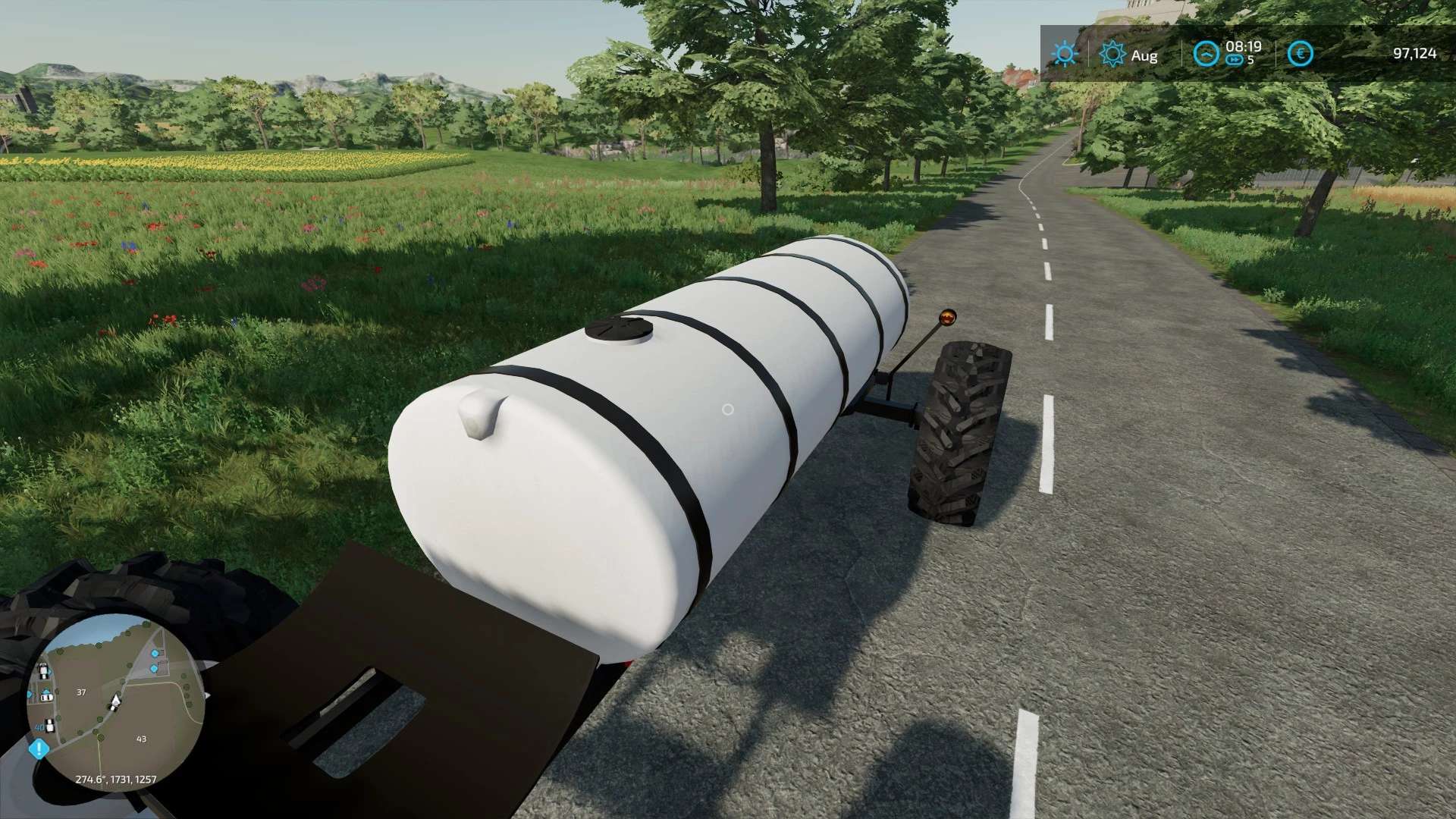The width and height of the screenshot is (1456, 819).
Task: Click the coordinates text below the minimap
Action: tap(115, 780)
